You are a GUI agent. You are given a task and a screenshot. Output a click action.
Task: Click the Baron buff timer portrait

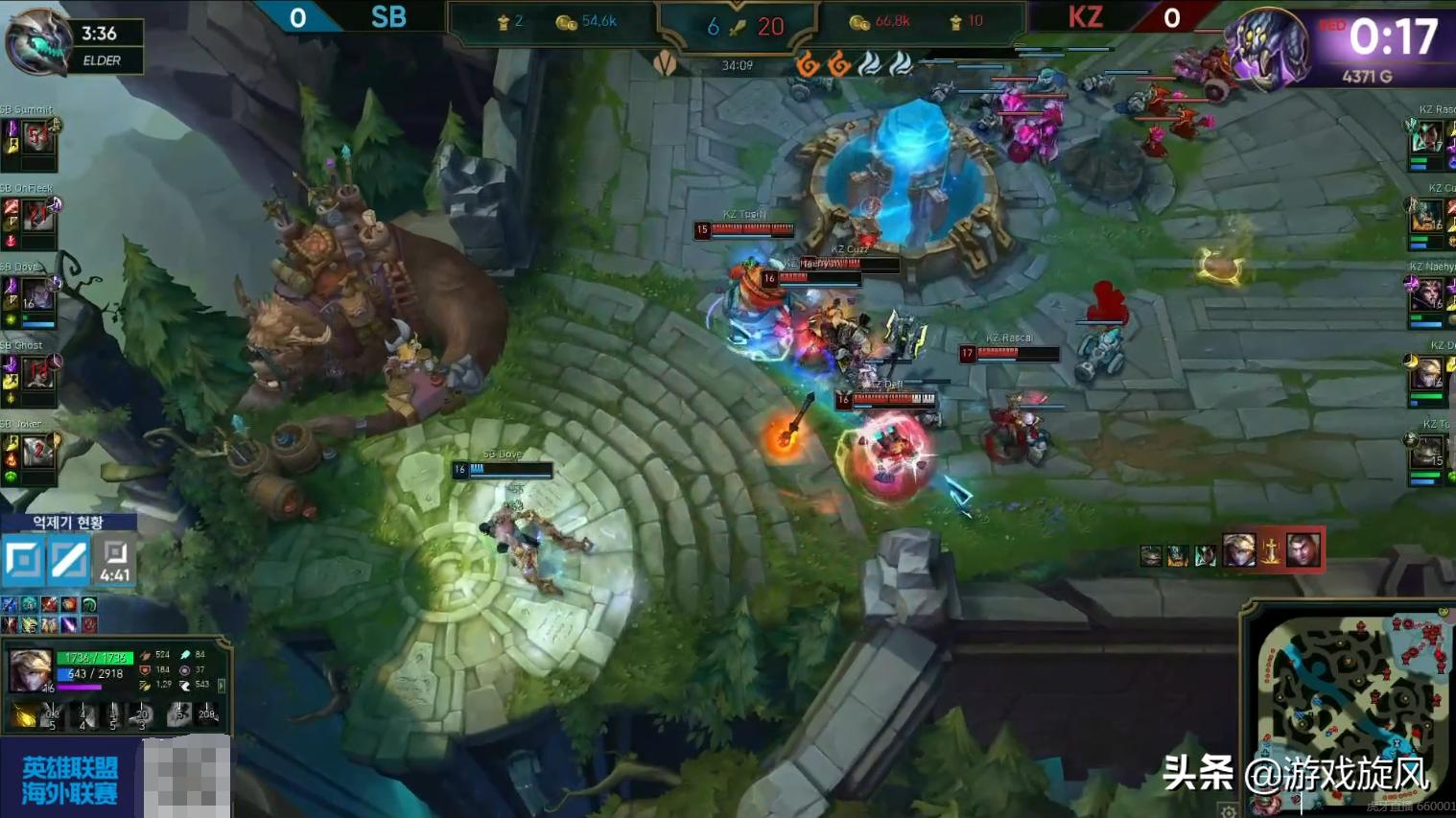(1268, 44)
